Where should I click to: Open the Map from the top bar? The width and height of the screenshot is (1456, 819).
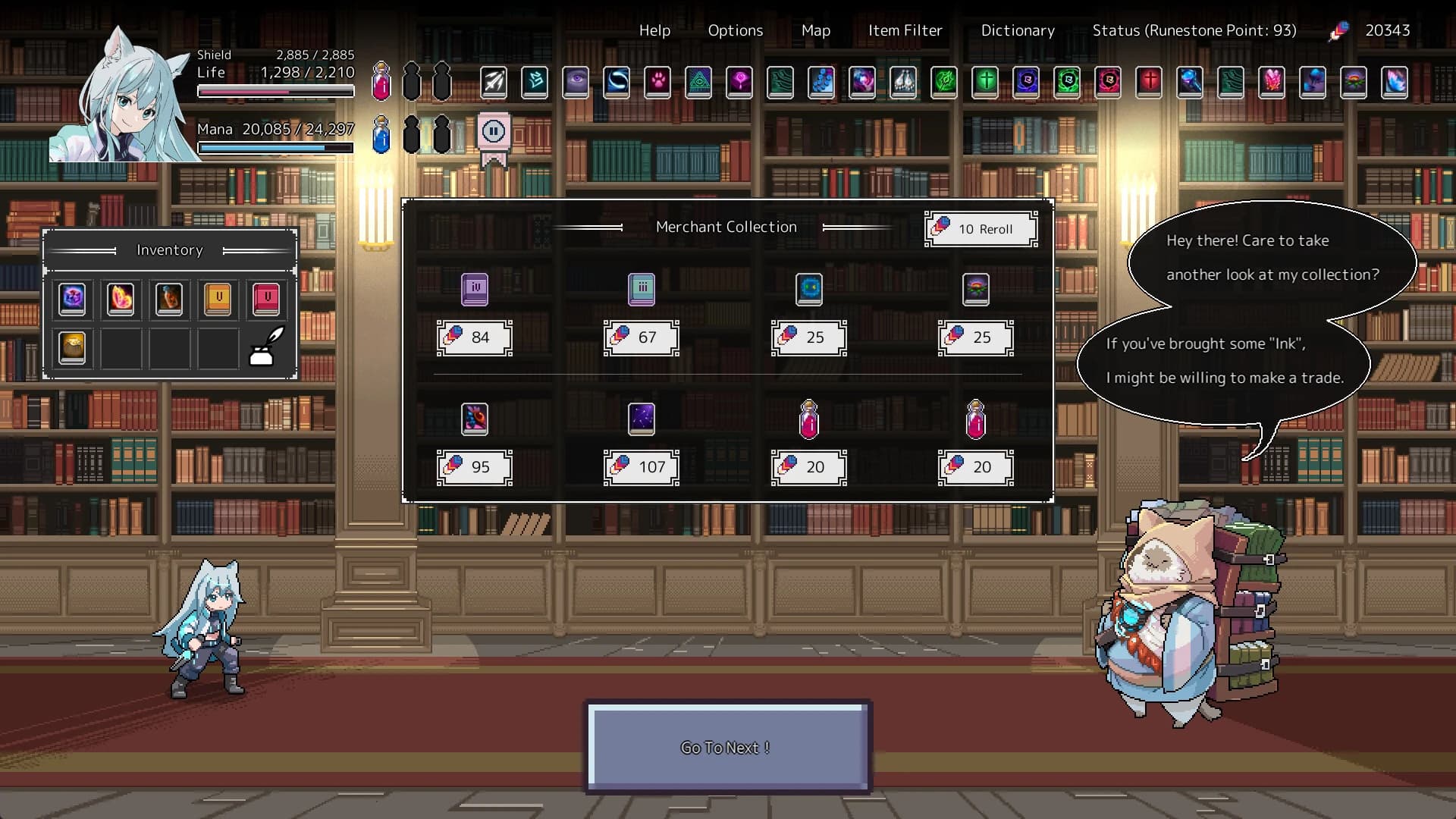pos(815,30)
